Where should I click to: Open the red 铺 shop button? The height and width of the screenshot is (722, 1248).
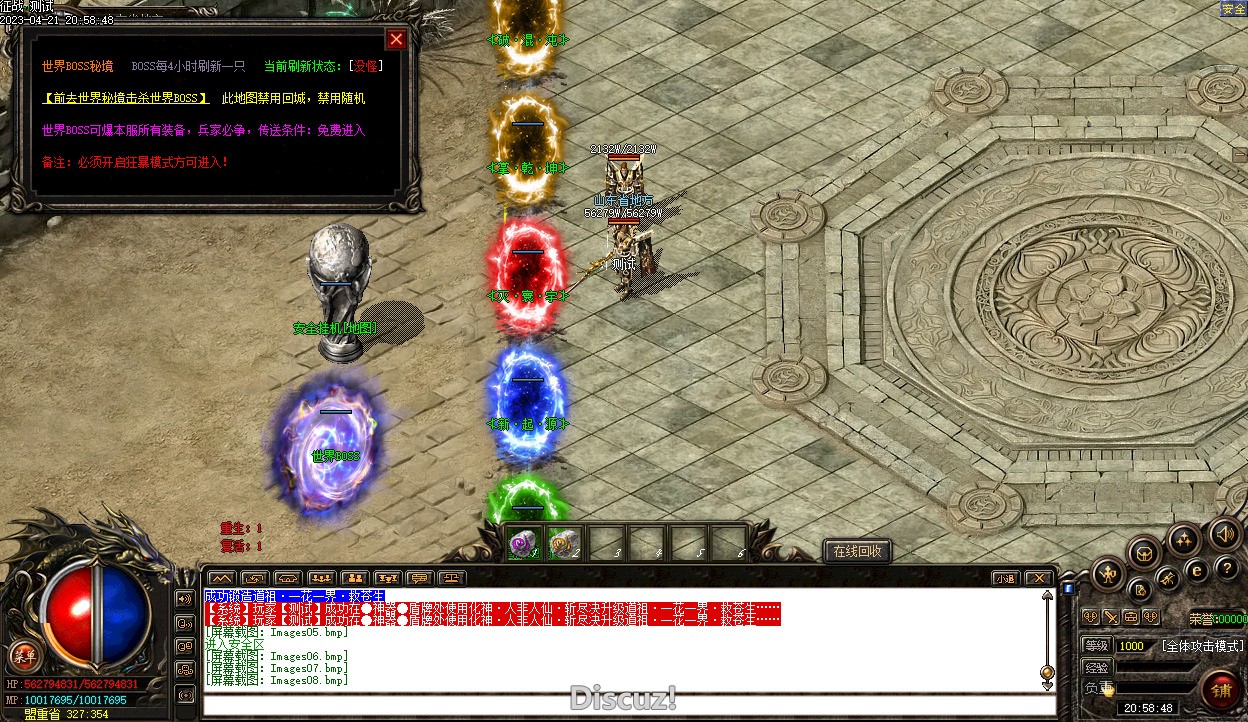pyautogui.click(x=1221, y=689)
